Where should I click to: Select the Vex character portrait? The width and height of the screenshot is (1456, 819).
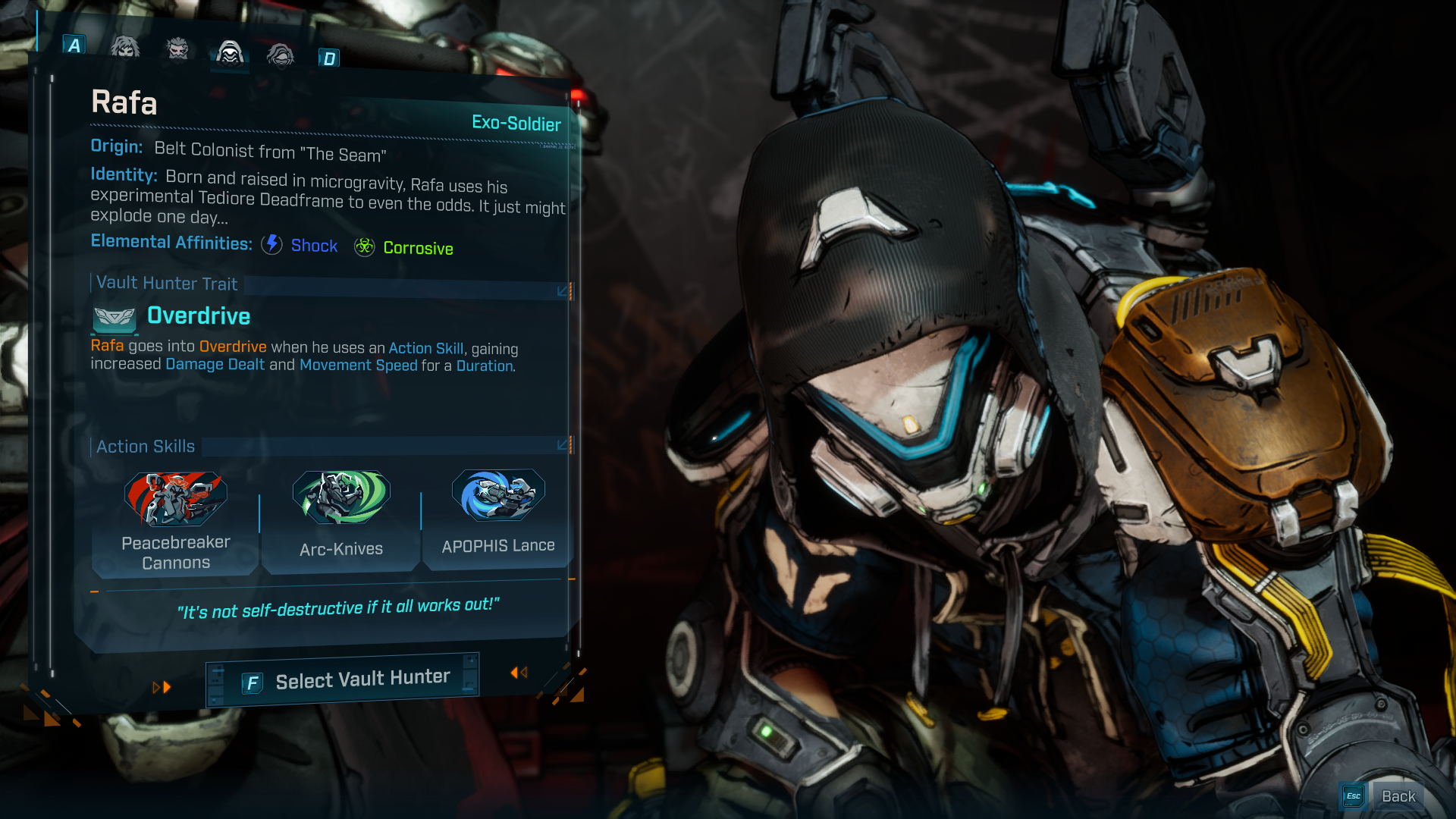coord(125,49)
